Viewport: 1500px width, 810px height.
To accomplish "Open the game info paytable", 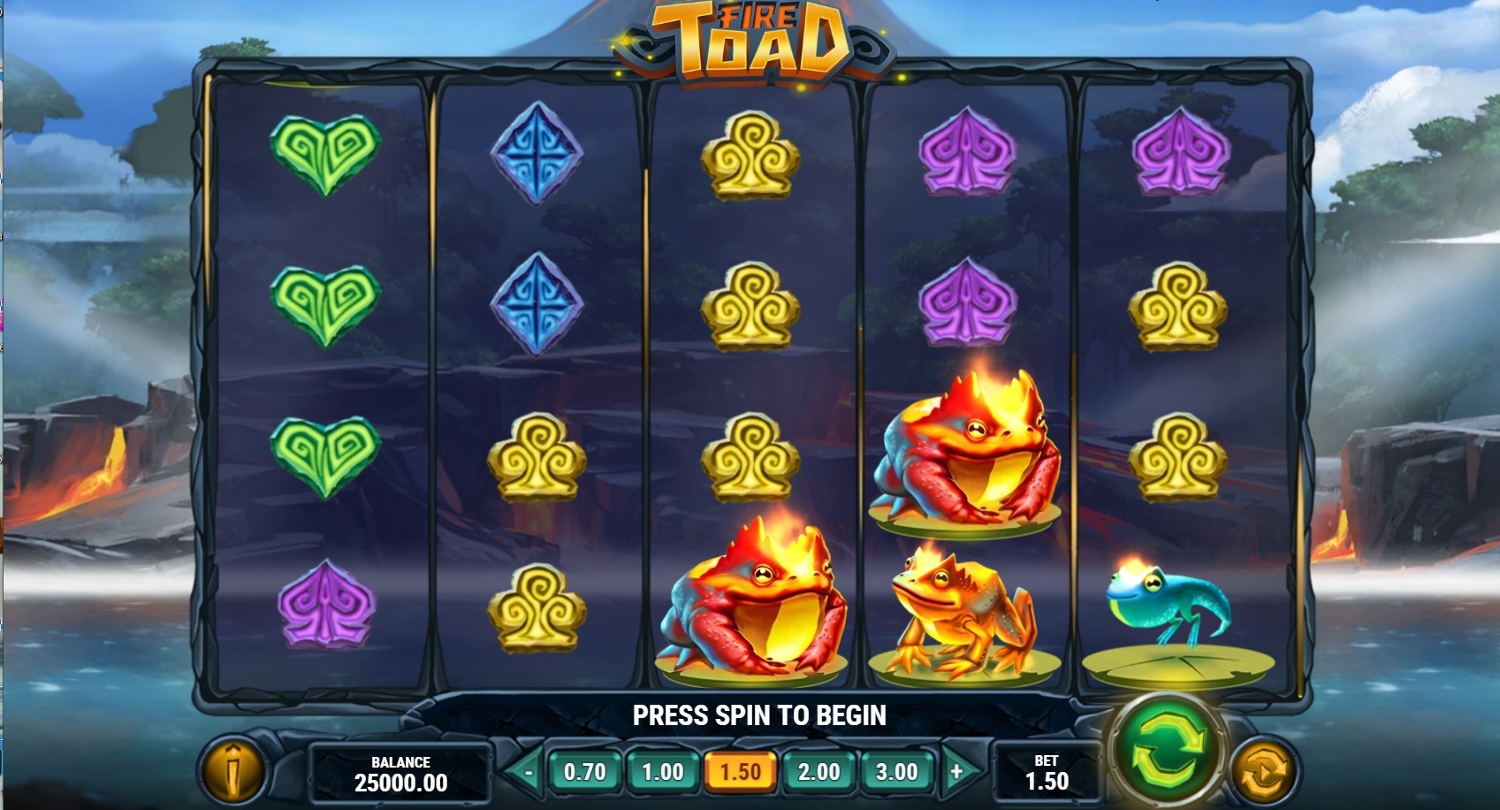I will coord(232,769).
